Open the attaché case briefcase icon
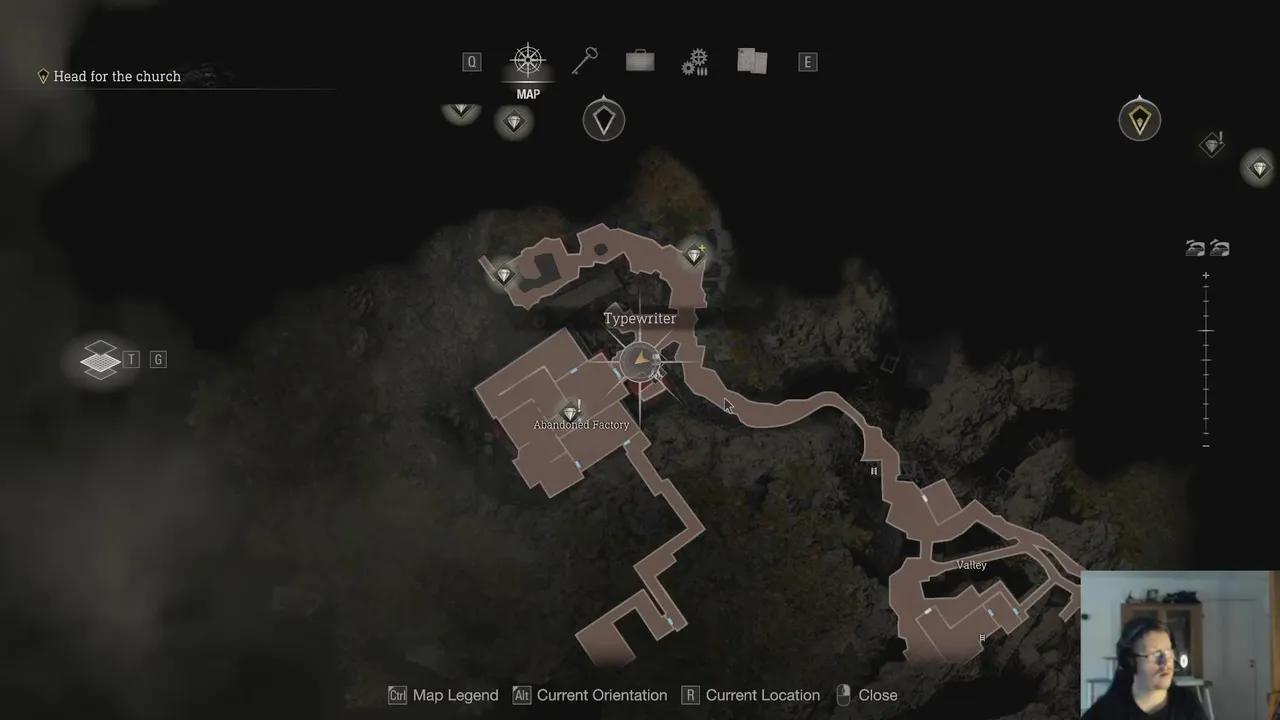Viewport: 1280px width, 720px height. click(x=639, y=60)
